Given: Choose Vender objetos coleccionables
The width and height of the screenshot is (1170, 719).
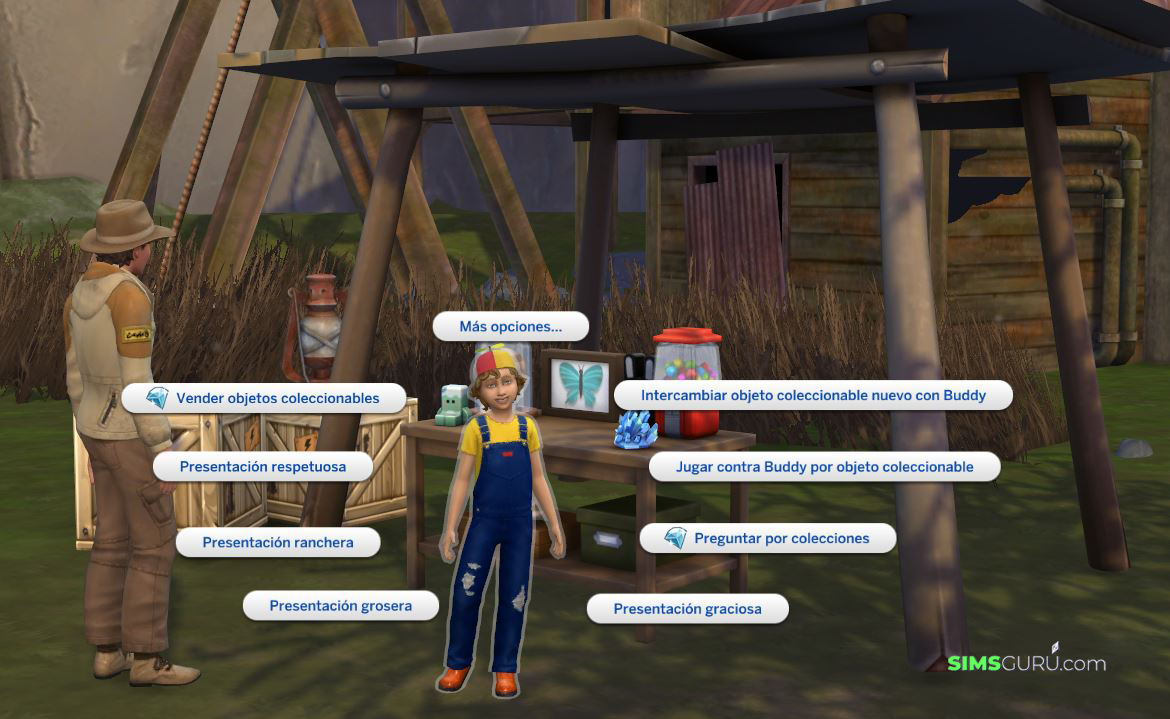Looking at the screenshot, I should tap(264, 398).
